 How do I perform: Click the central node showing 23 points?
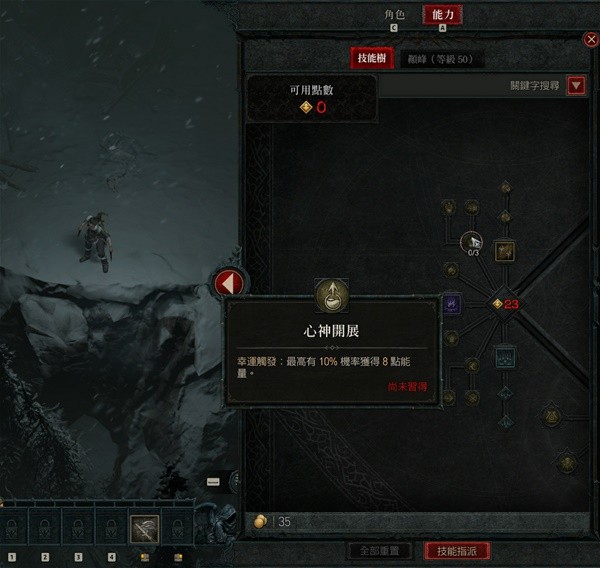point(500,303)
